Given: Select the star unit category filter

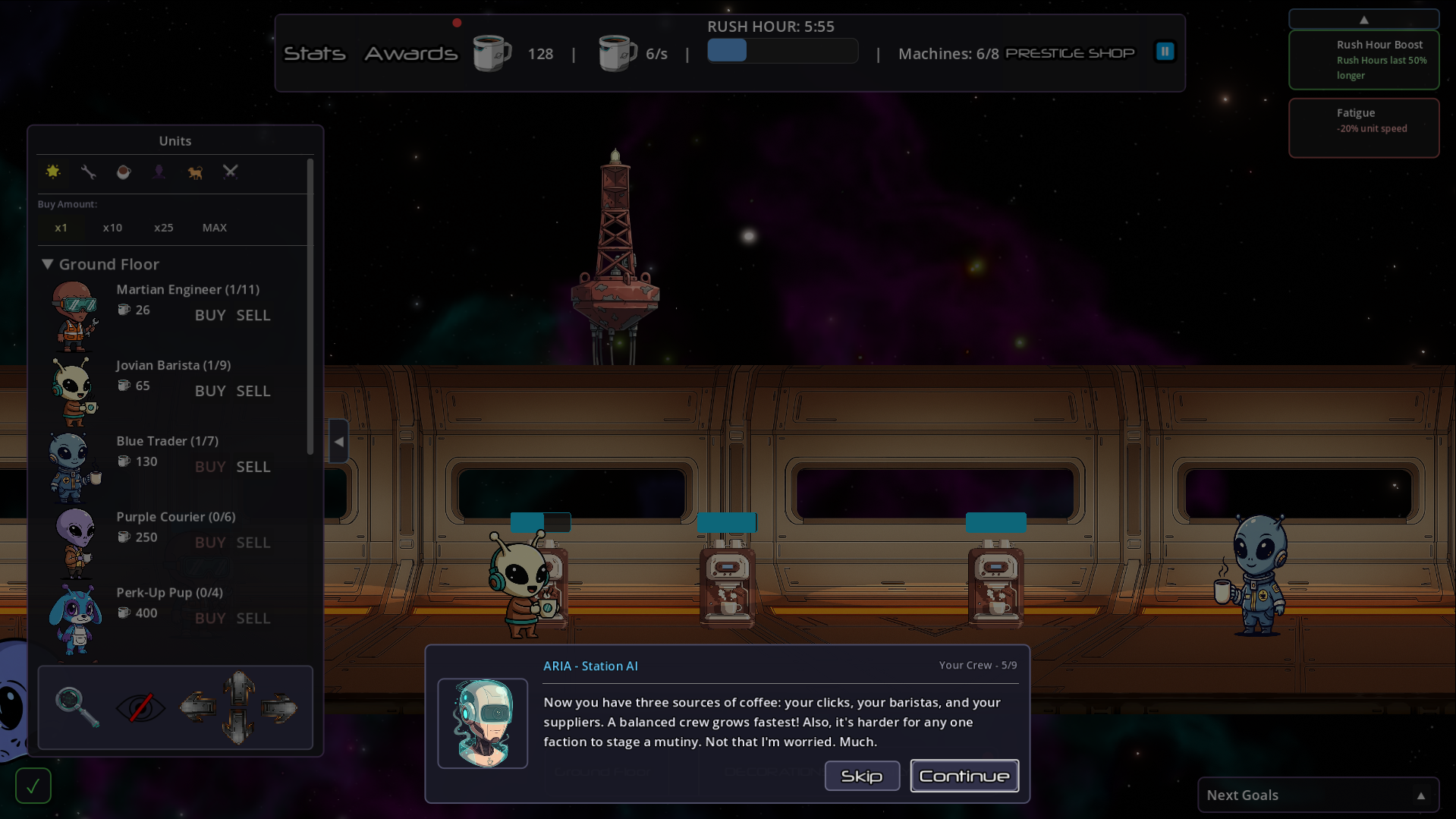Looking at the screenshot, I should pos(53,172).
